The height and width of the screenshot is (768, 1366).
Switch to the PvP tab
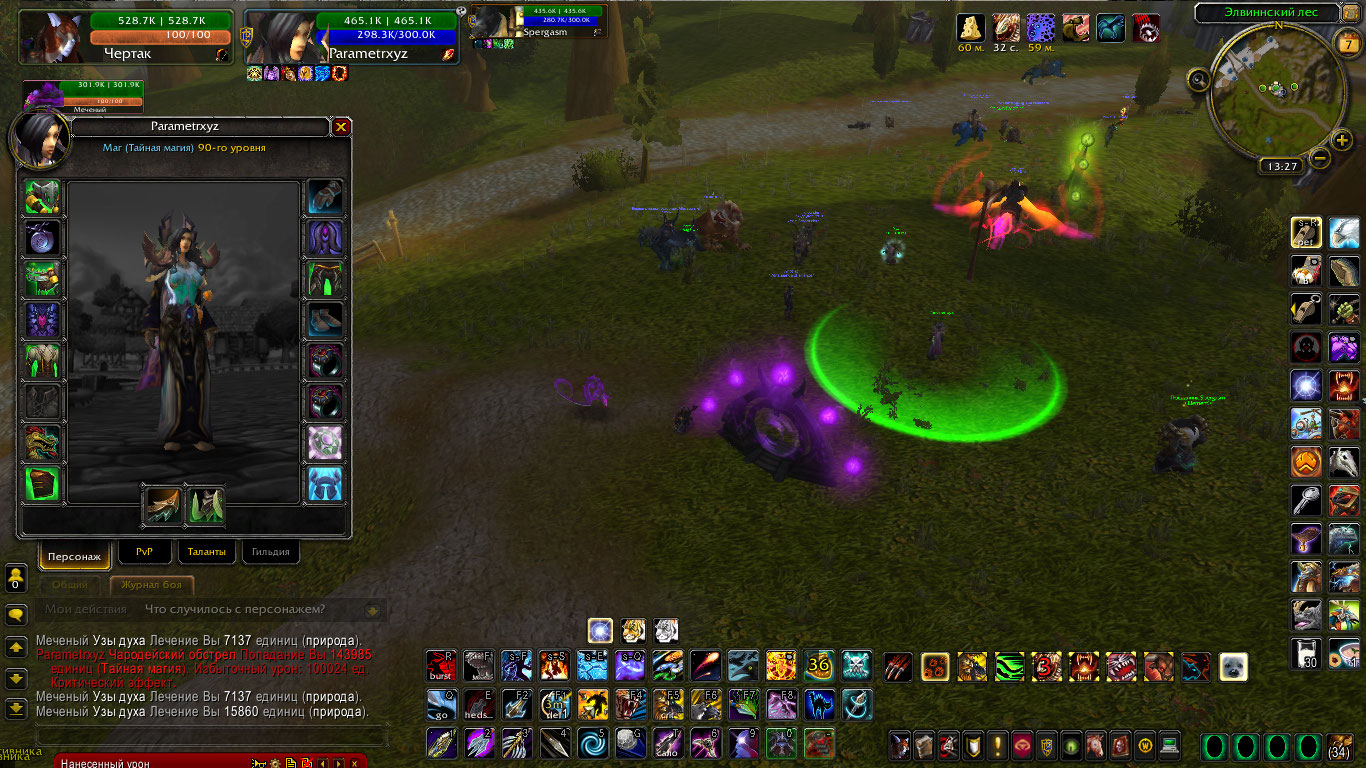[x=144, y=551]
